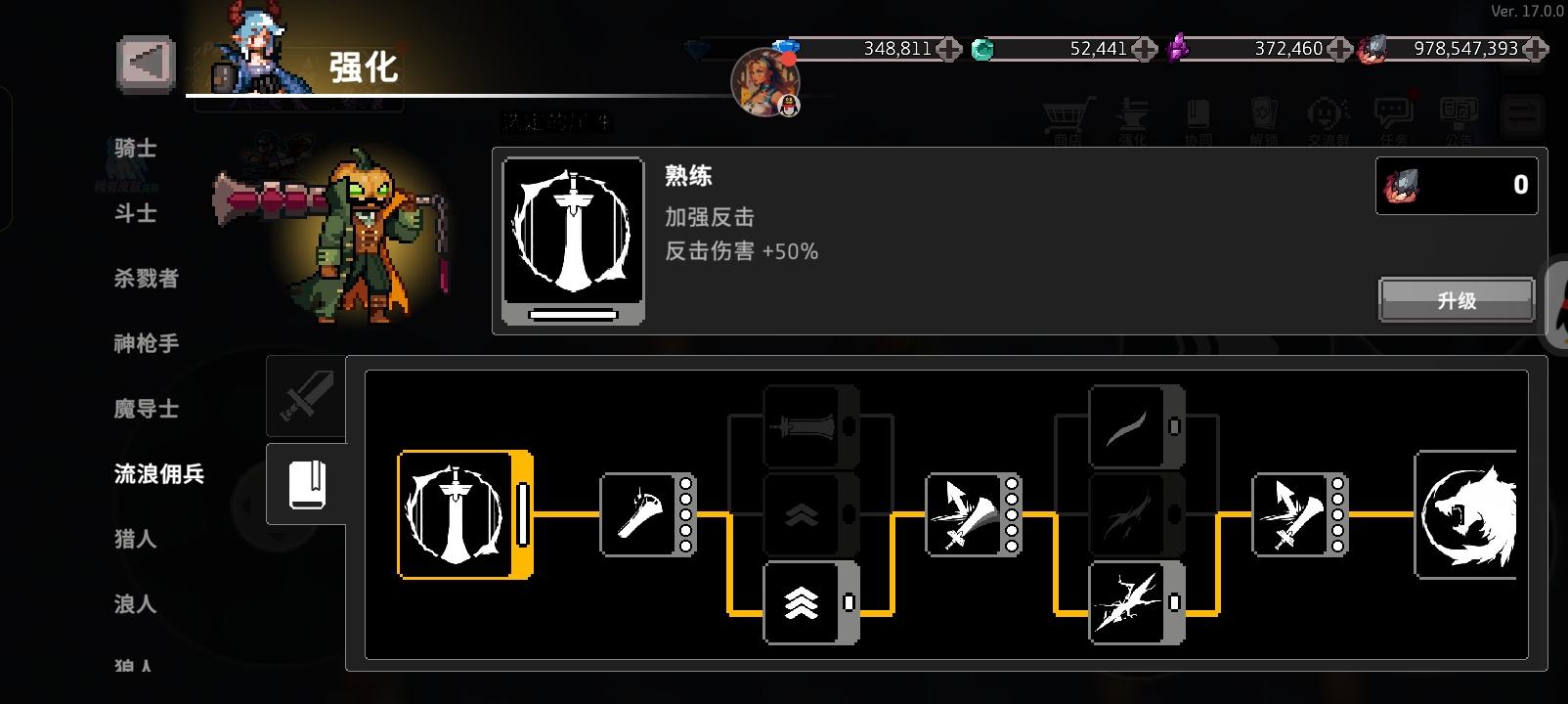Viewport: 1568px width, 704px height.
Task: Select the lightning strike skill node
Action: pos(1132,604)
